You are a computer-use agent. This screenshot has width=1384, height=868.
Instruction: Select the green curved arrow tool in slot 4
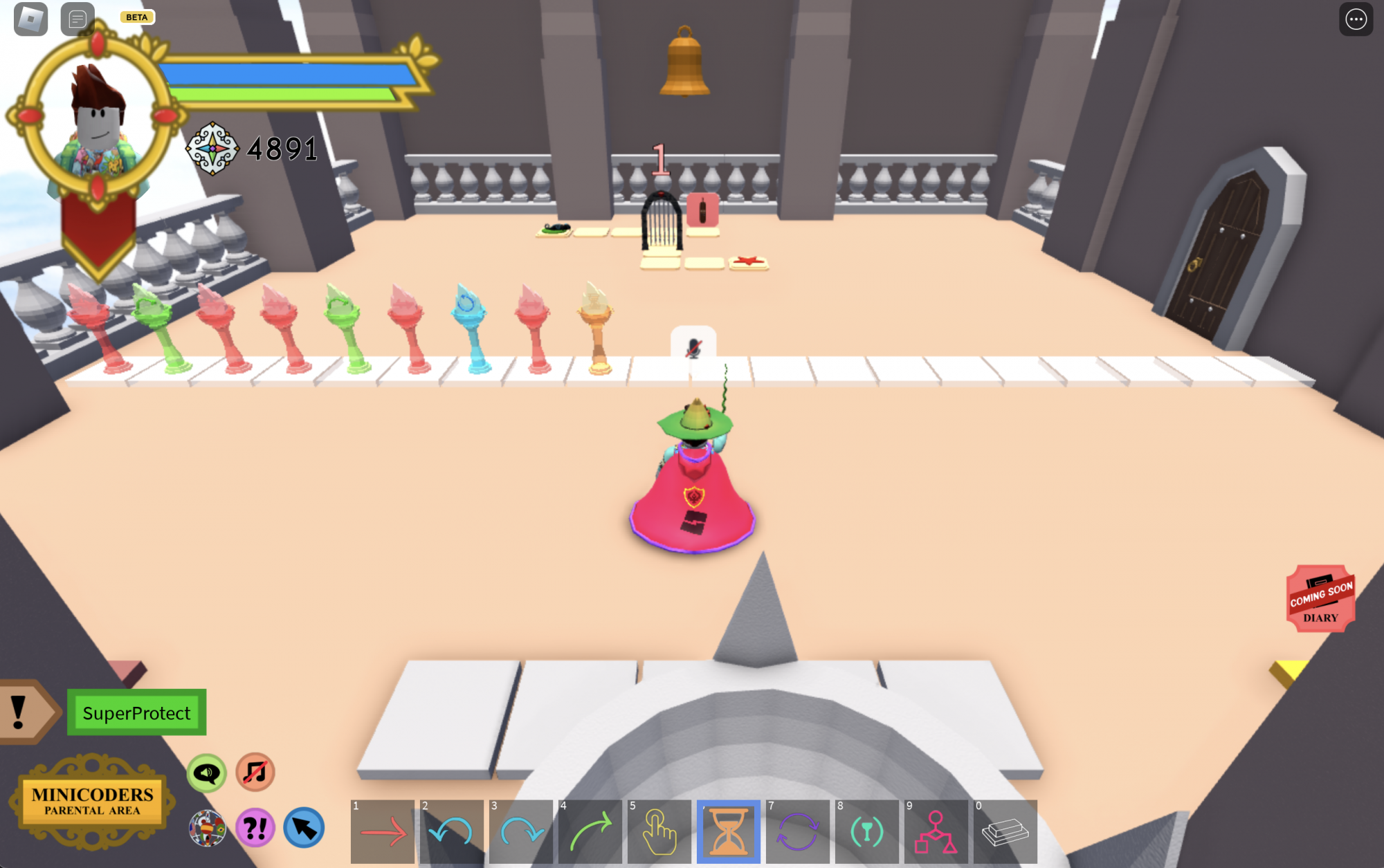pos(590,831)
